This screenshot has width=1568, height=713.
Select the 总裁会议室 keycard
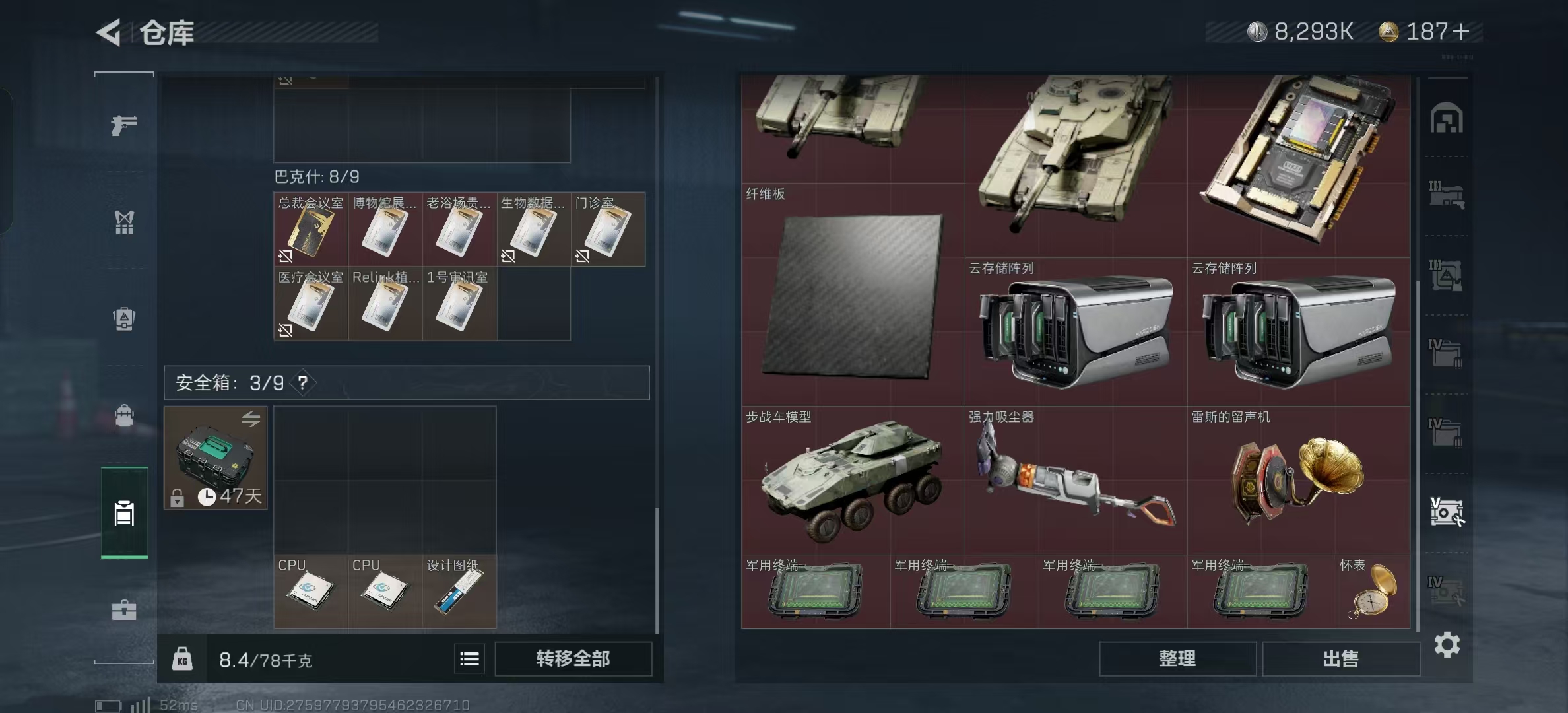tap(311, 230)
